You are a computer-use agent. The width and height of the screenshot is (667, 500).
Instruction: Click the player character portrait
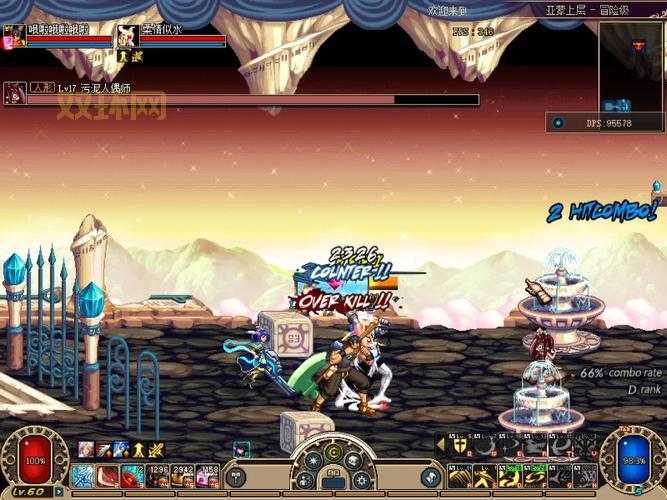click(13, 37)
